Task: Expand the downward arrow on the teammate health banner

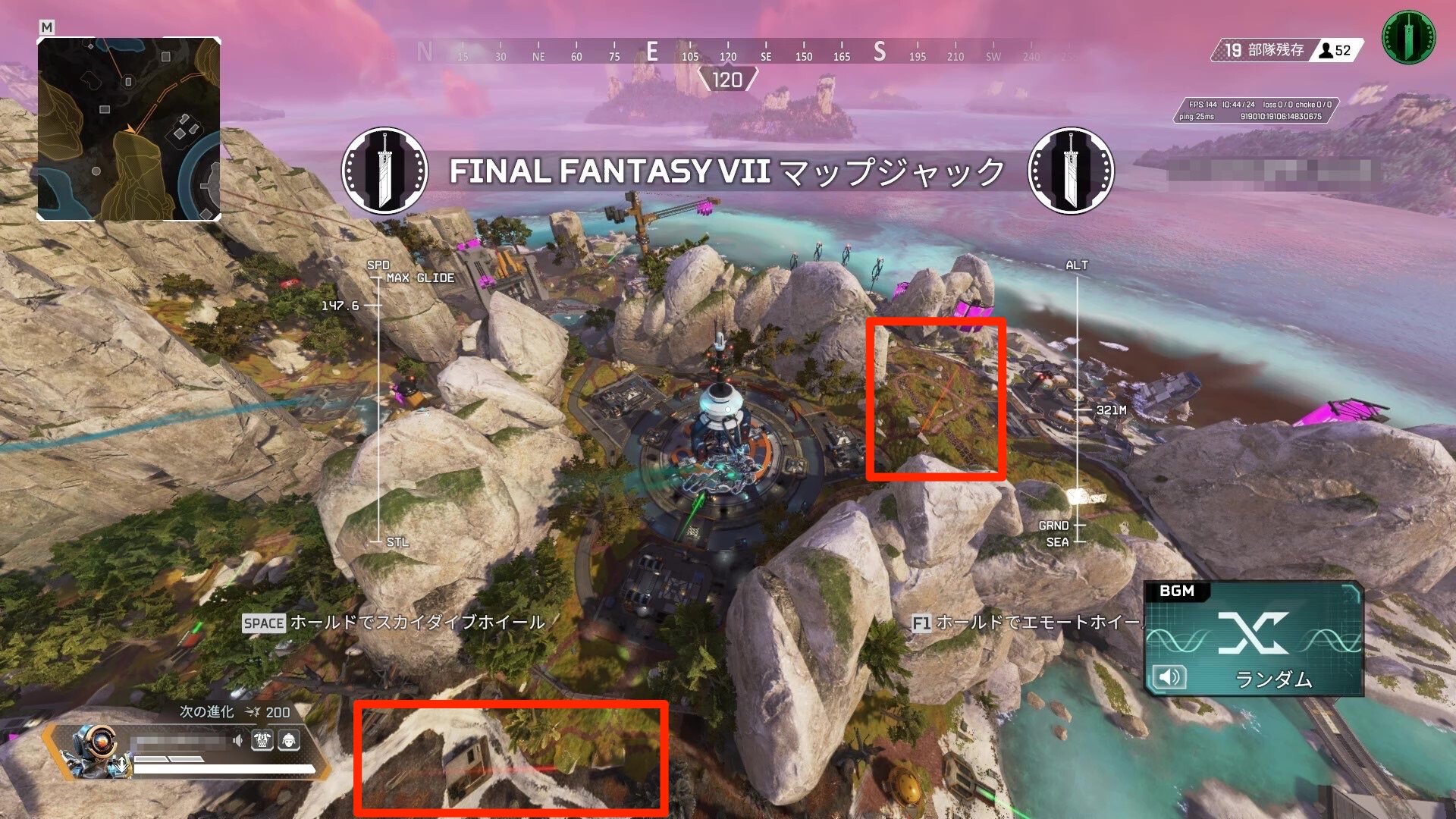Action: [122, 765]
